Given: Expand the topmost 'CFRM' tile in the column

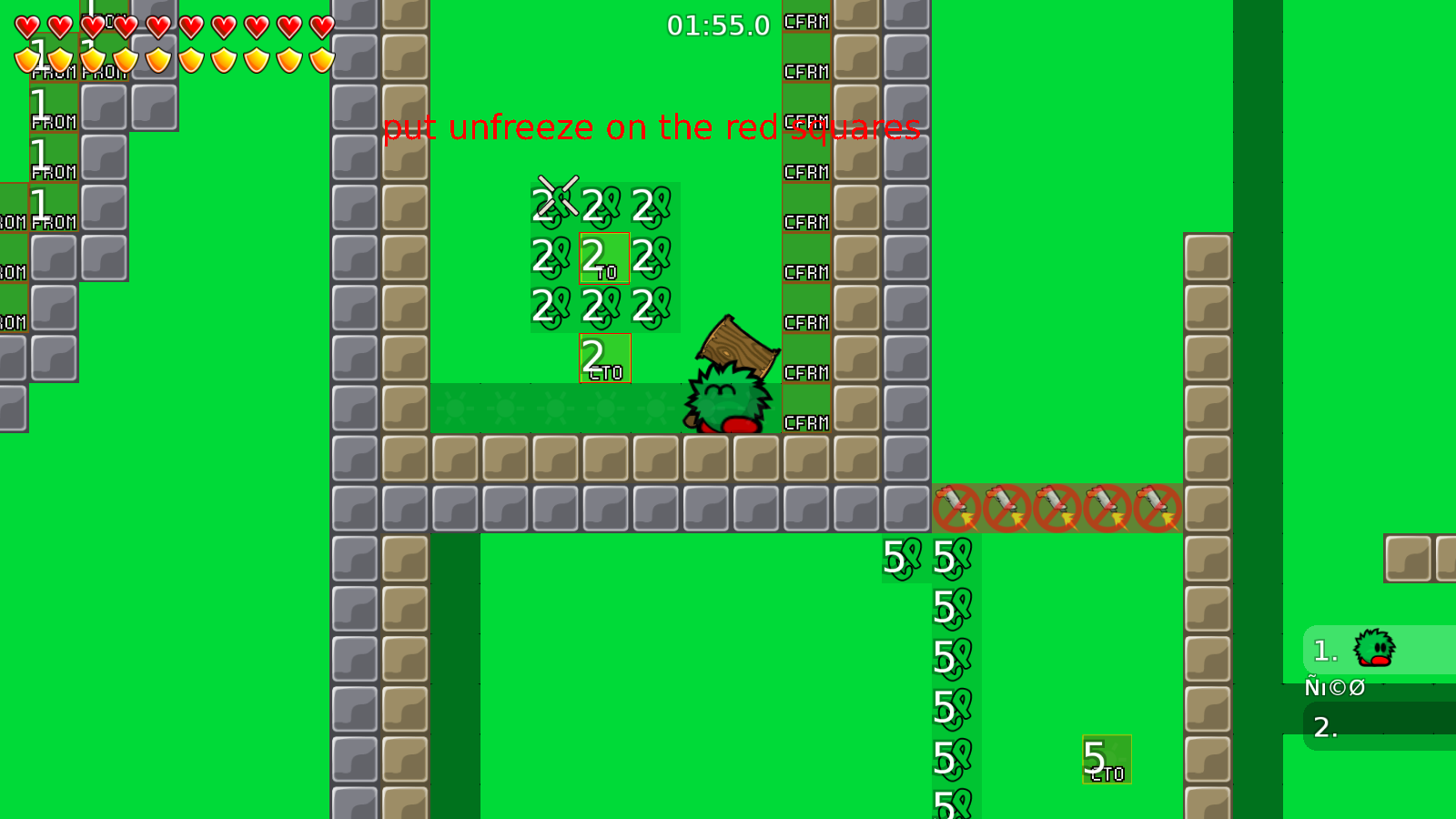Looking at the screenshot, I should pos(806,23).
